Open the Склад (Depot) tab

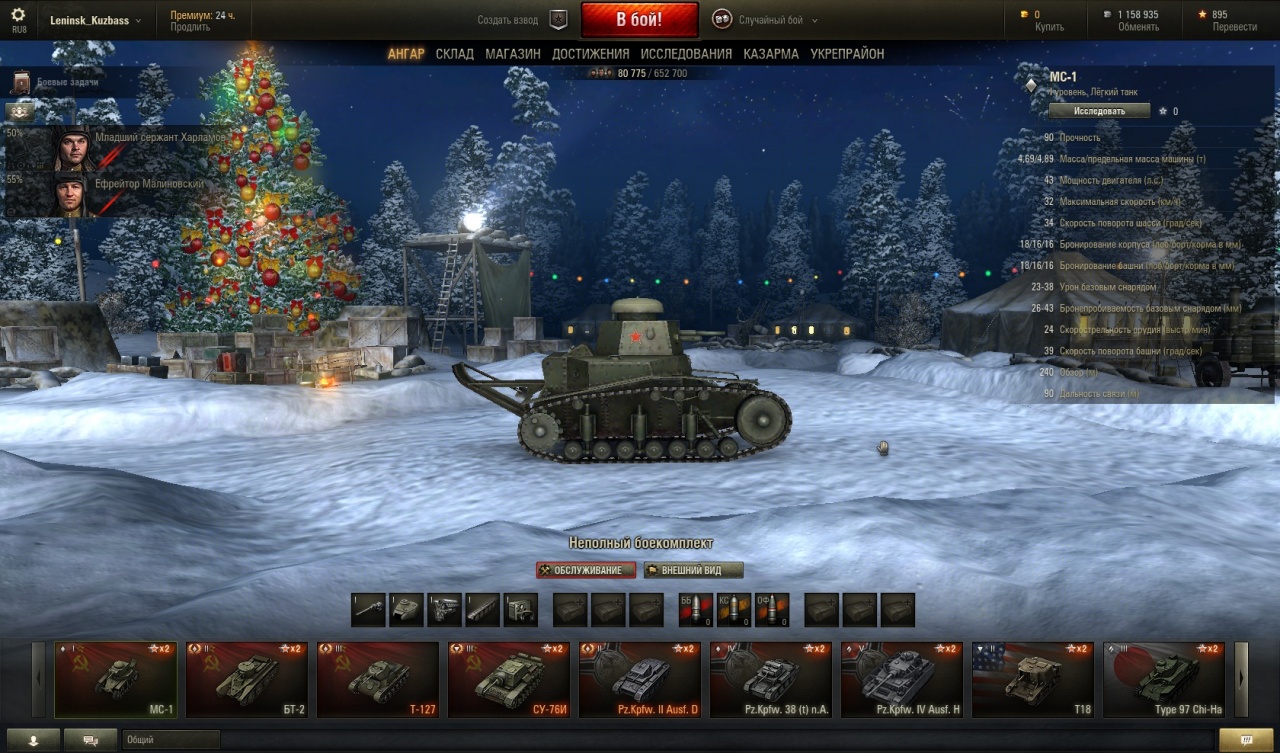(454, 54)
